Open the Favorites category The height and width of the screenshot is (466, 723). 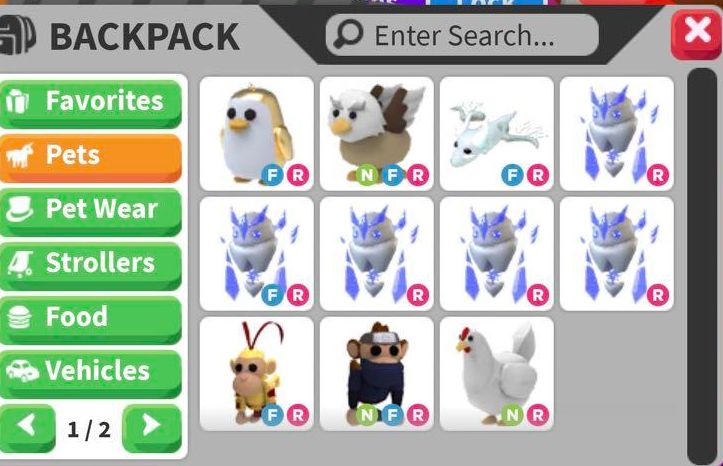point(92,101)
